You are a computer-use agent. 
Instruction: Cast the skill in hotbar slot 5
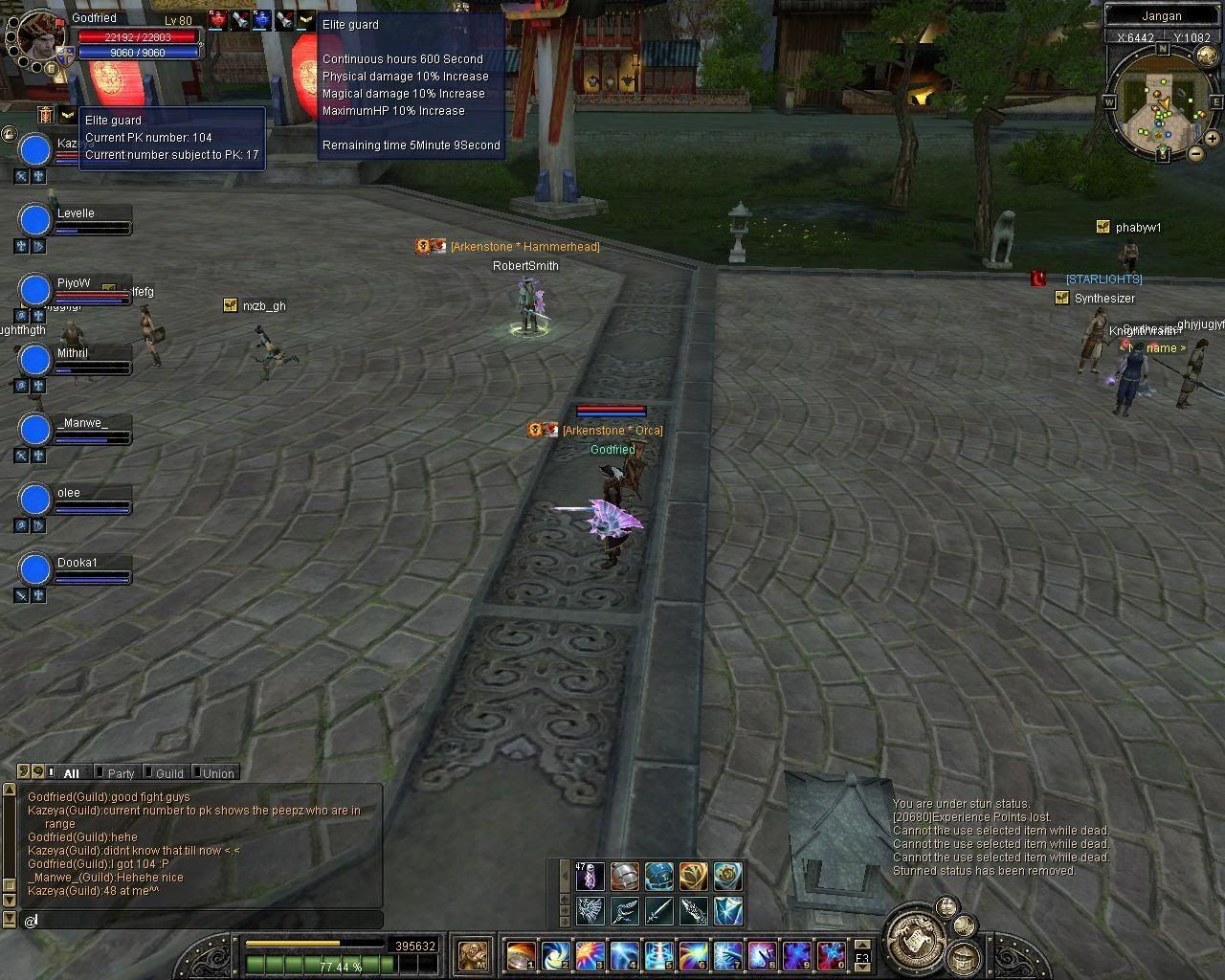(659, 955)
